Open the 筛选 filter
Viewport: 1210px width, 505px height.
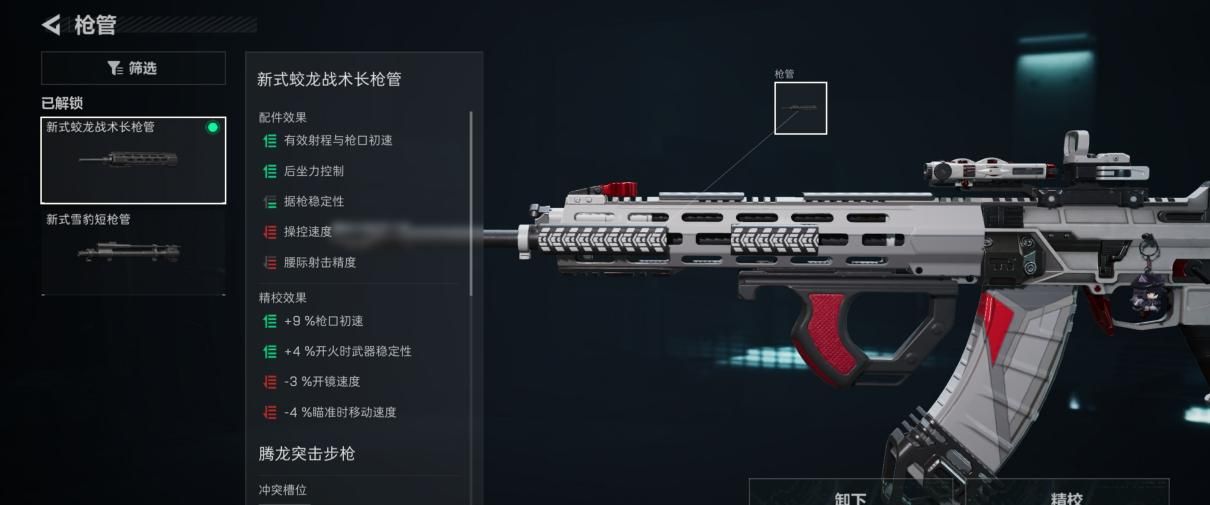pyautogui.click(x=133, y=68)
